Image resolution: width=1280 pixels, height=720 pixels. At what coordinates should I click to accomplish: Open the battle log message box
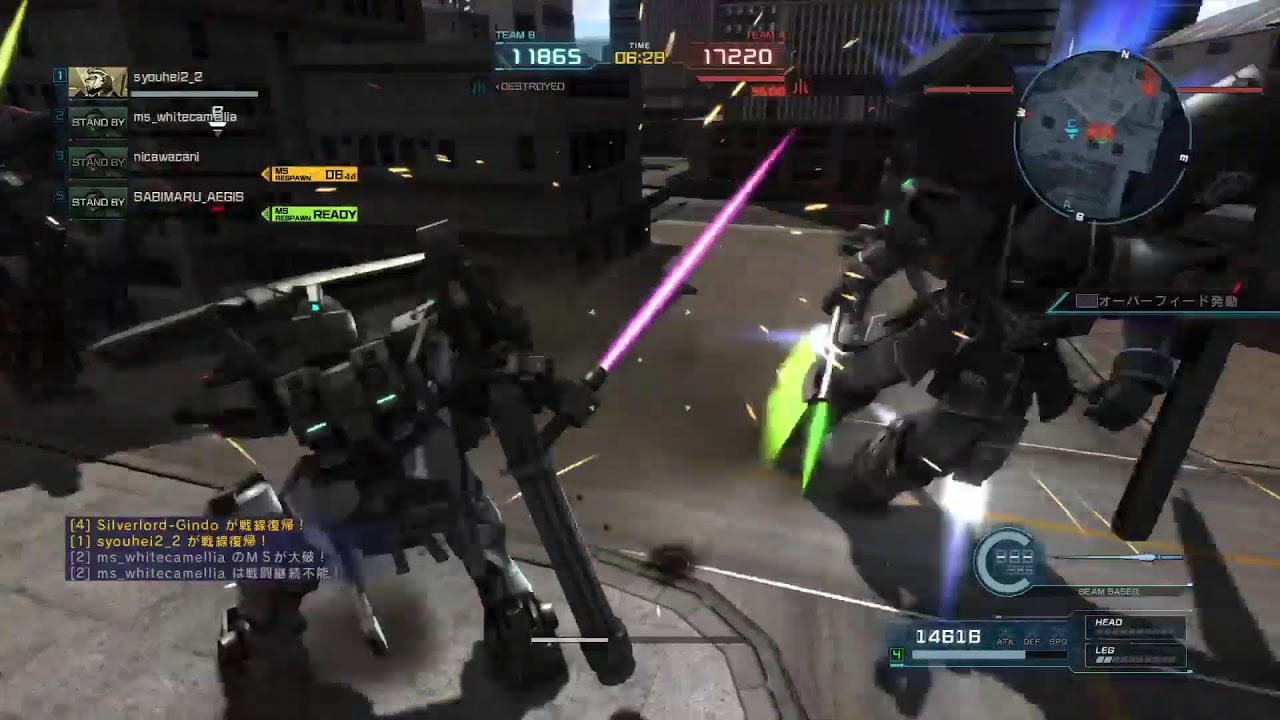click(203, 549)
